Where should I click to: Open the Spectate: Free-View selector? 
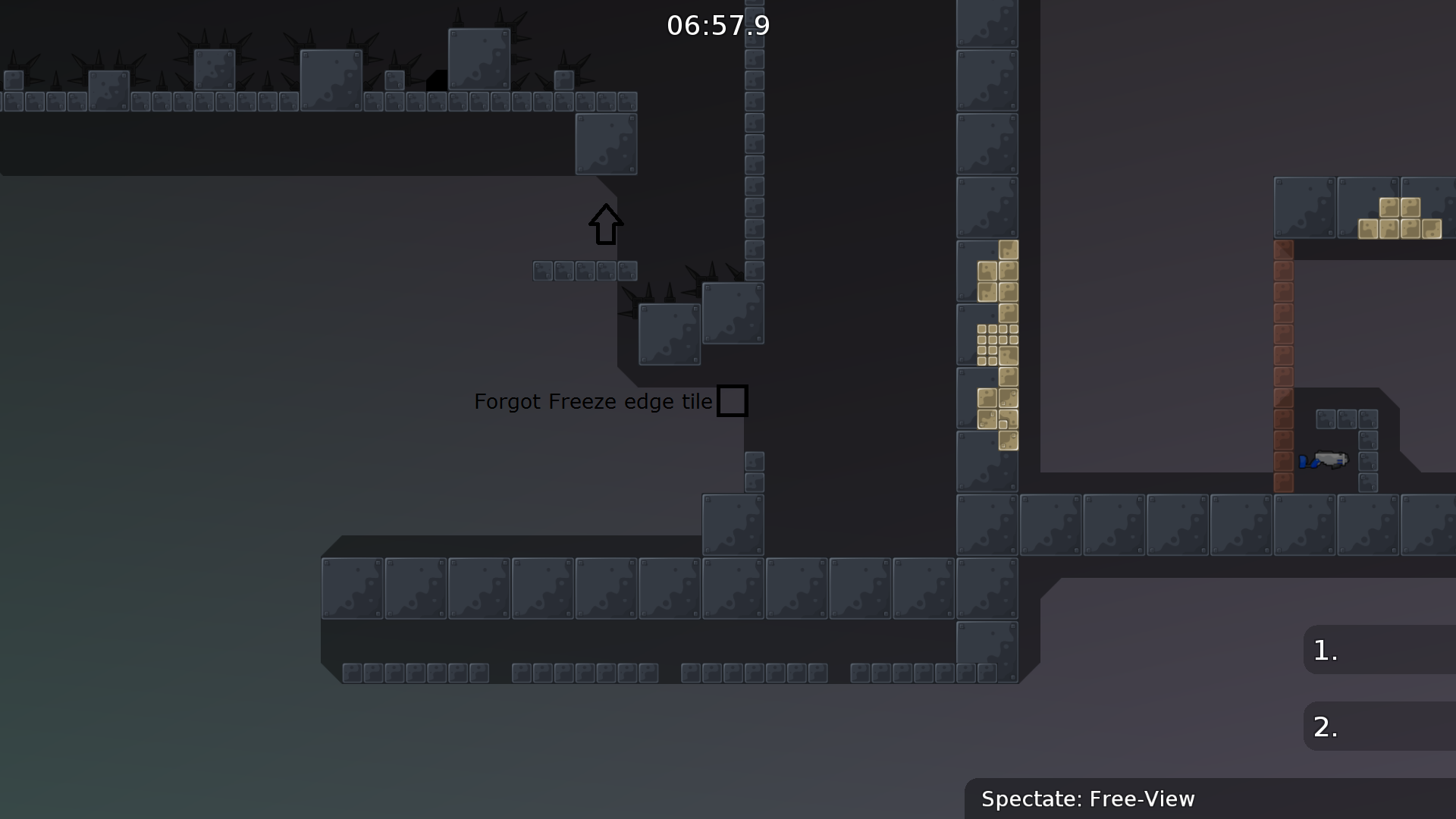(1088, 799)
